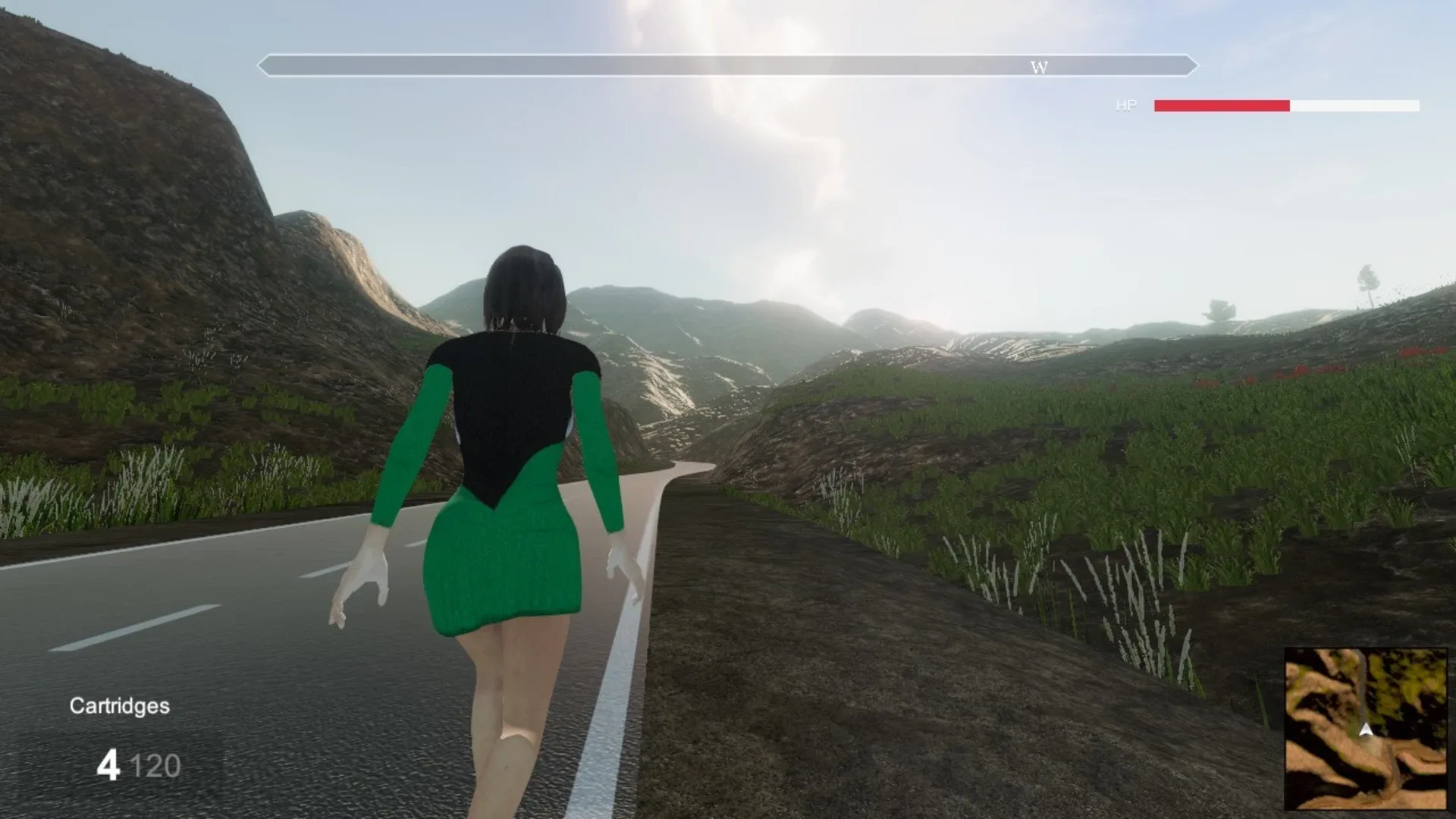Click the W marker on the compass bar
Image resolution: width=1456 pixels, height=819 pixels.
click(1039, 67)
